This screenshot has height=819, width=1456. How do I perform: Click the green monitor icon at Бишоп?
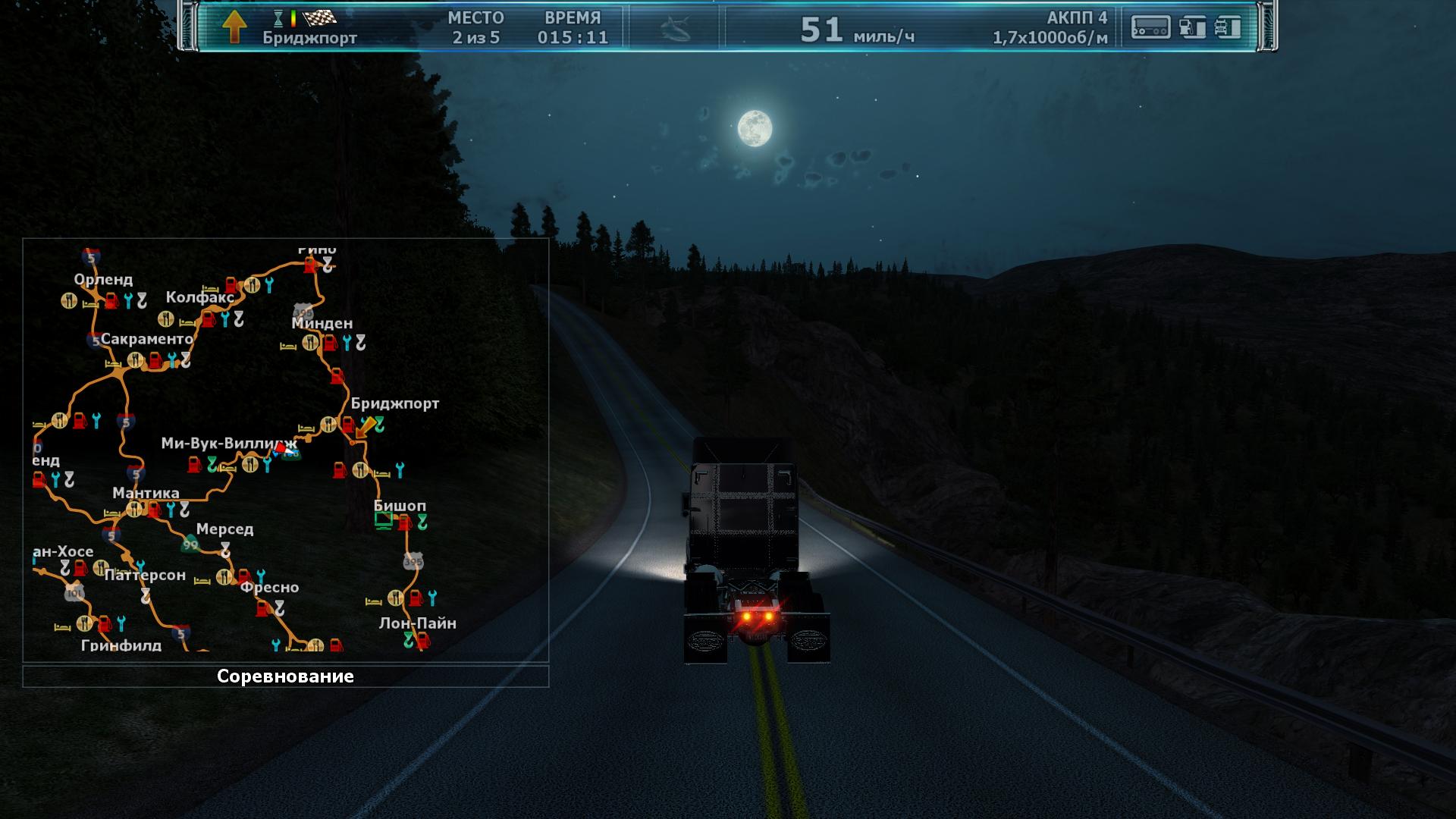384,520
